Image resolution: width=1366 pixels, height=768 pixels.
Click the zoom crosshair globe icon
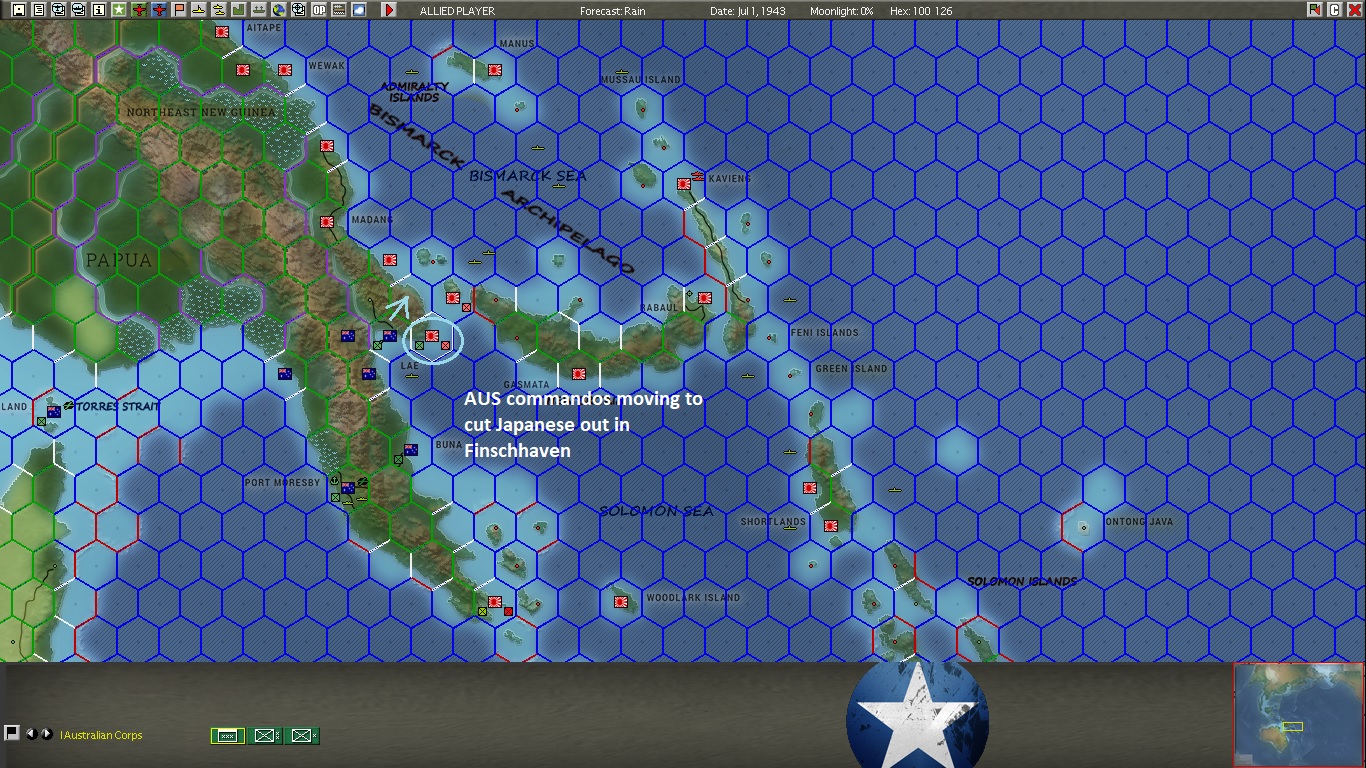click(x=297, y=10)
